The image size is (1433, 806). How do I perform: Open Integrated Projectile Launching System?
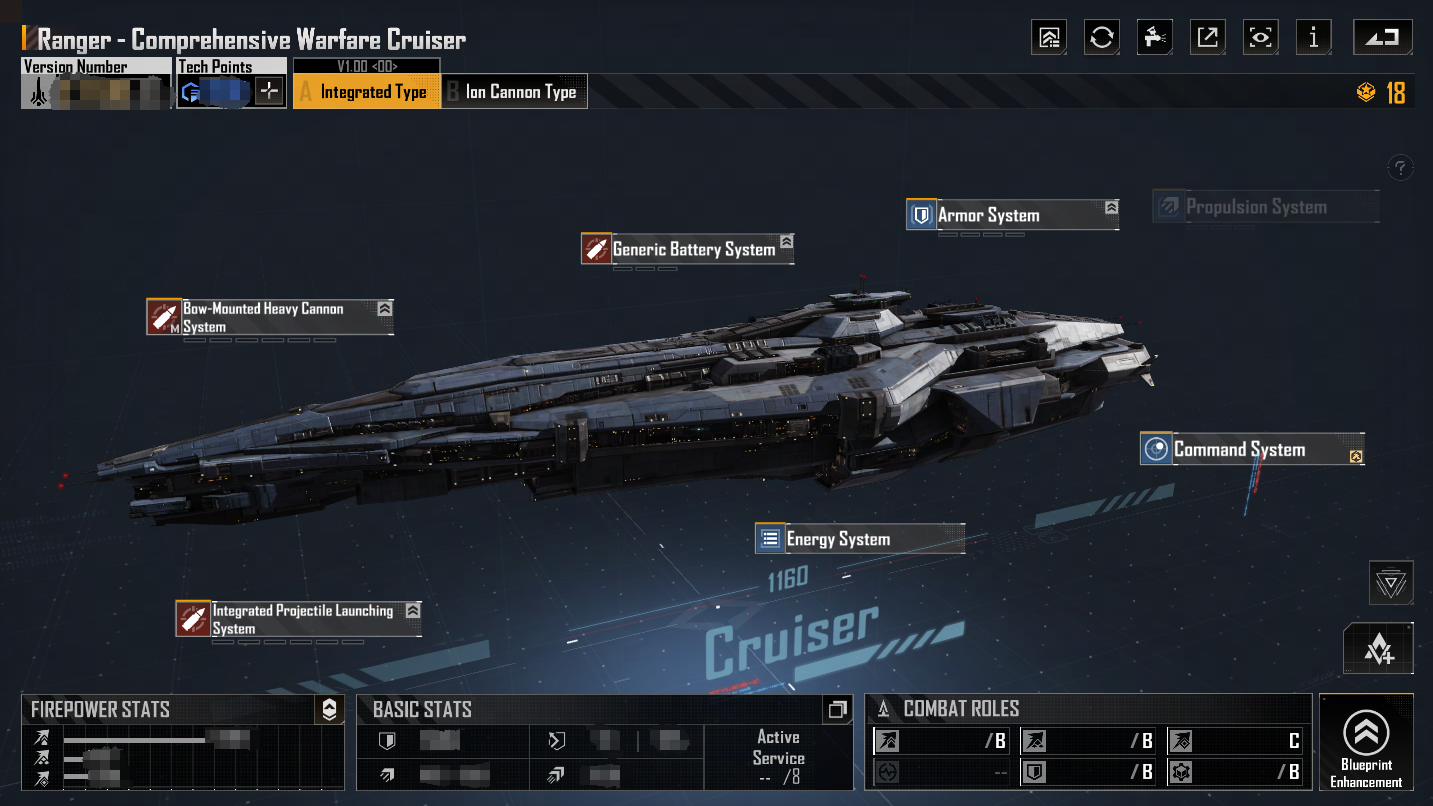298,619
